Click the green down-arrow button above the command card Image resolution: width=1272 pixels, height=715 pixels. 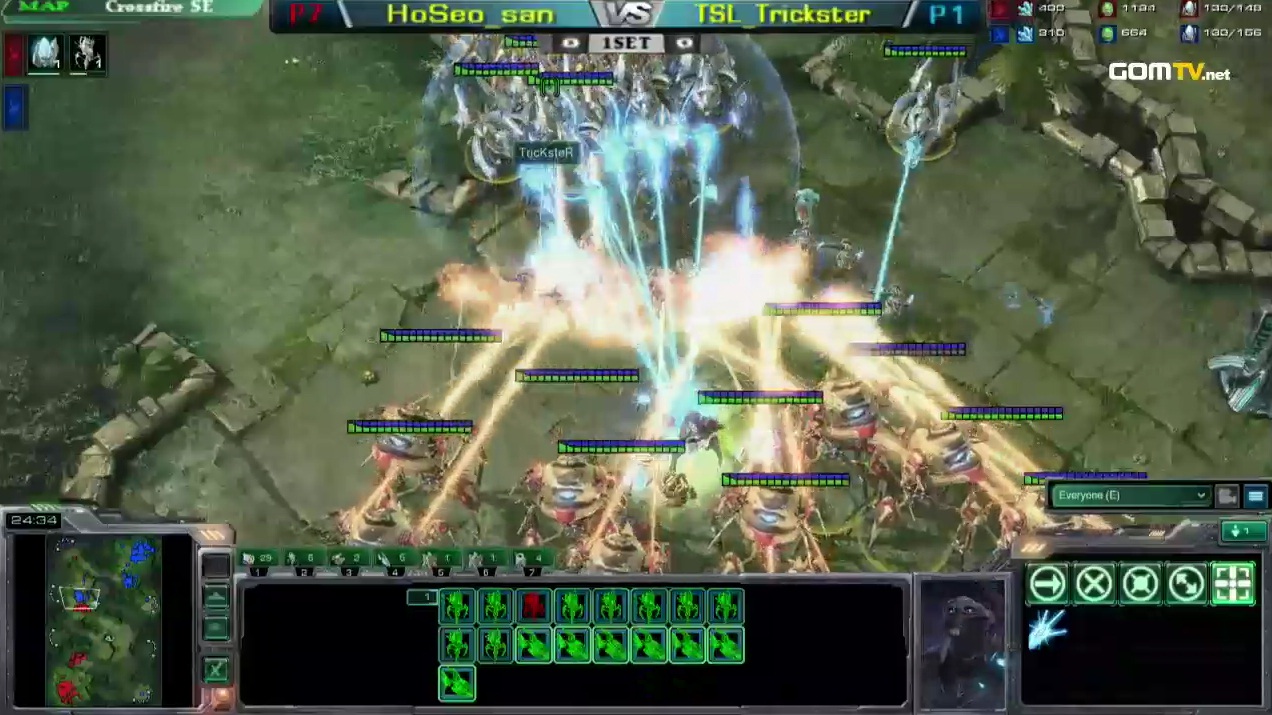coord(1243,531)
